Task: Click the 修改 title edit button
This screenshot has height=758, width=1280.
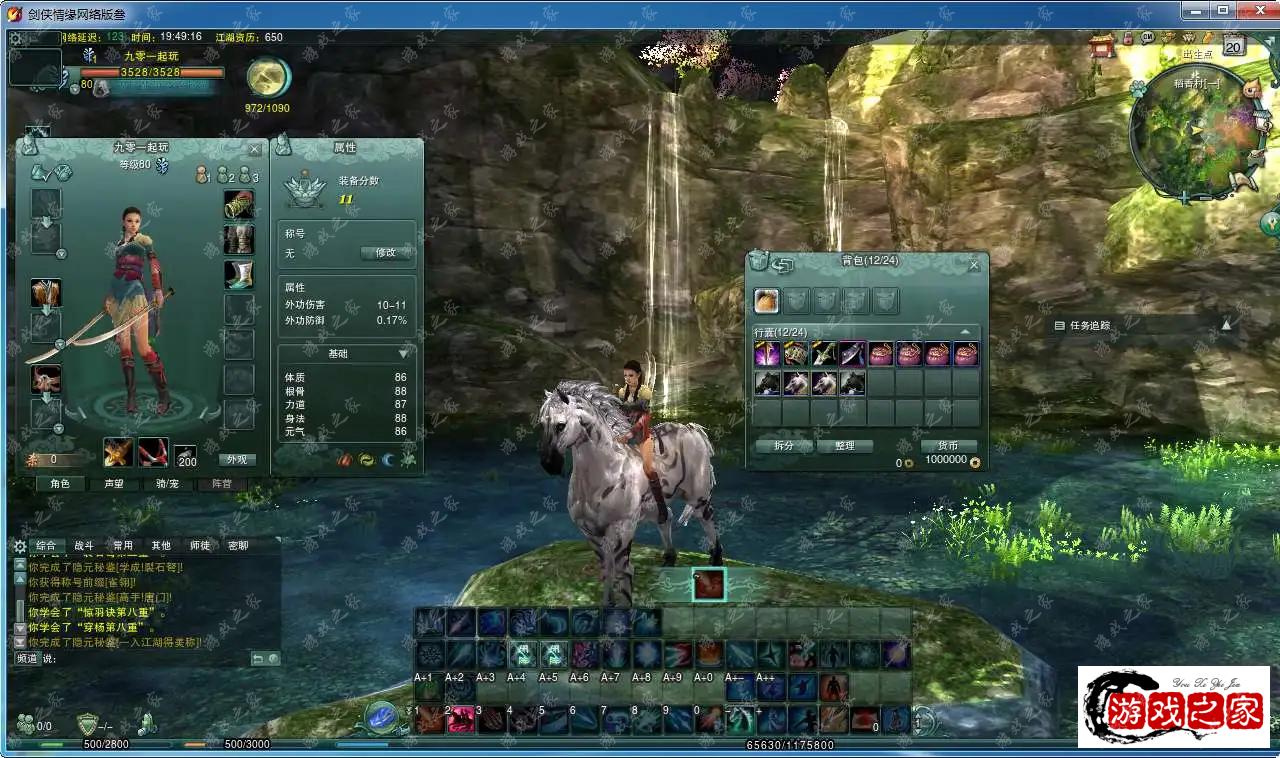Action: pyautogui.click(x=386, y=253)
